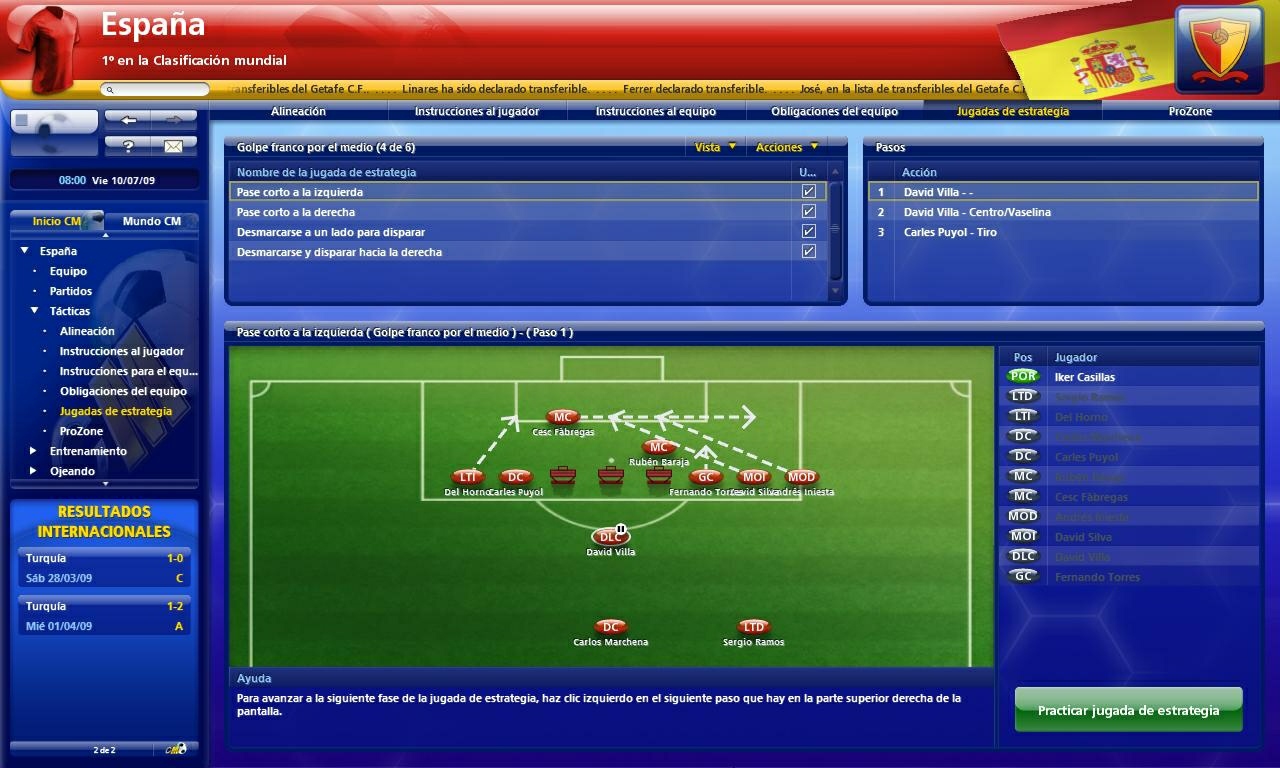1280x768 pixels.
Task: Click the MC icon above Cesc Fàbregas on the pitch
Action: click(562, 417)
